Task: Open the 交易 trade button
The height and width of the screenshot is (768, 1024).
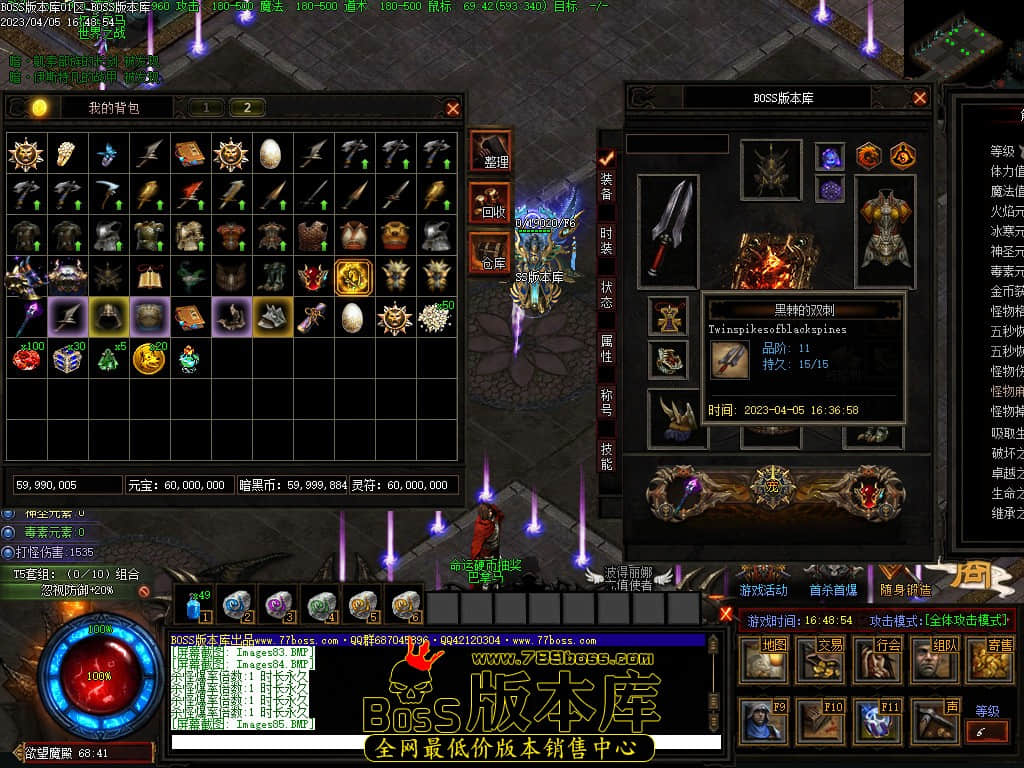Action: point(820,659)
